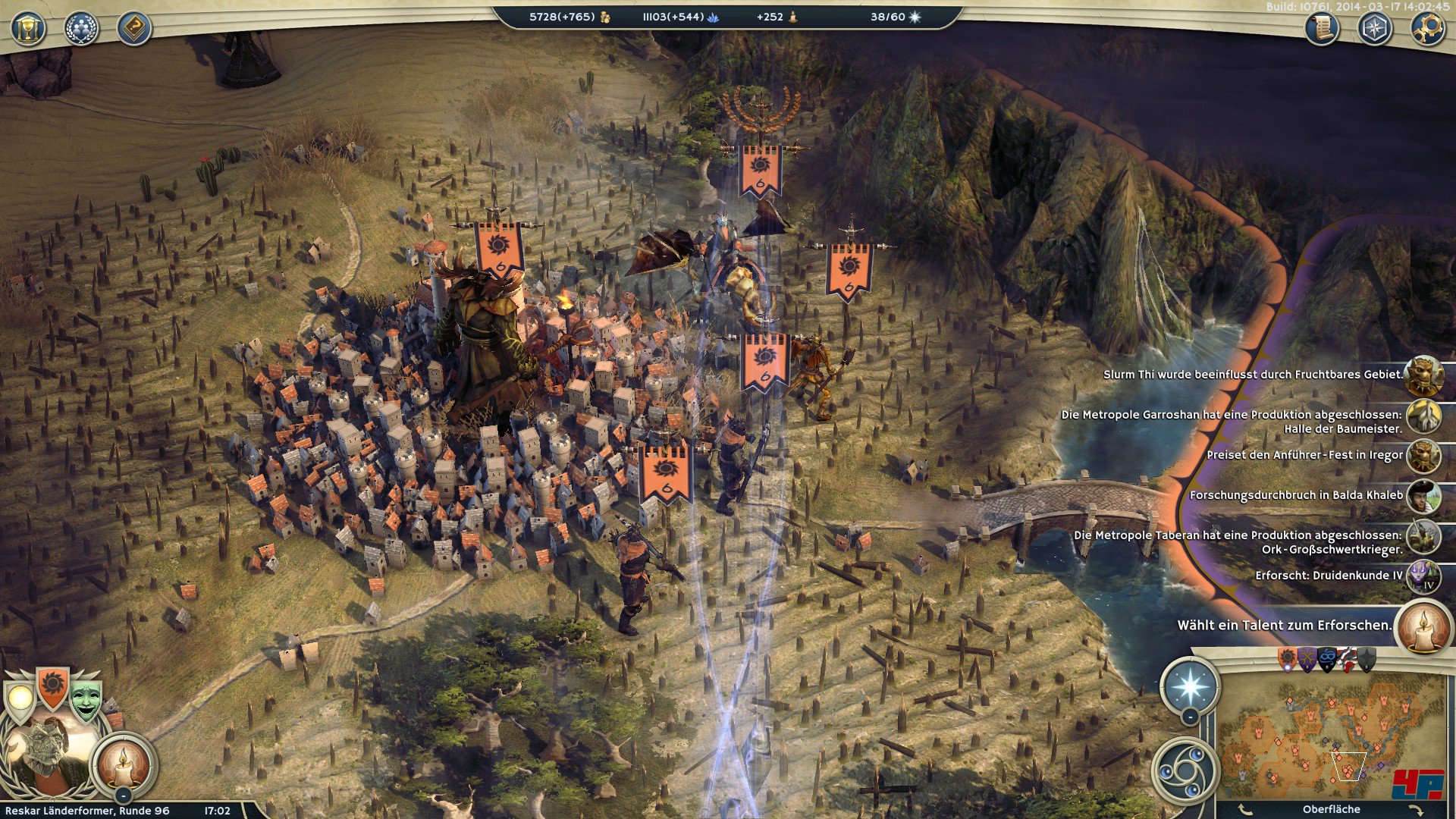The height and width of the screenshot is (819, 1456).
Task: Open the leader portrait of Reskar Länderformer
Action: [x=45, y=751]
